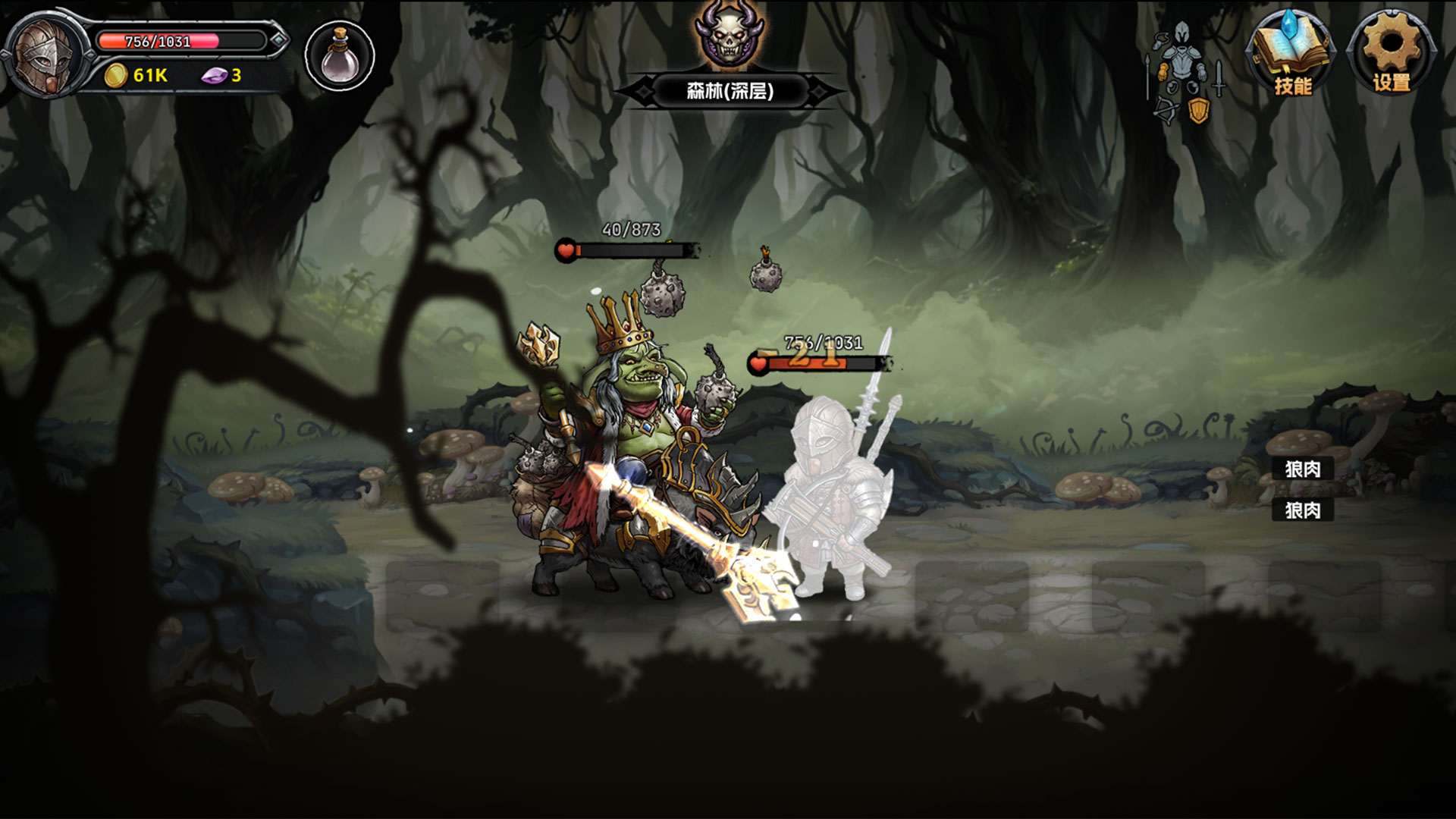Toggle the sword equipment slot icon
The width and height of the screenshot is (1456, 819).
(1218, 80)
